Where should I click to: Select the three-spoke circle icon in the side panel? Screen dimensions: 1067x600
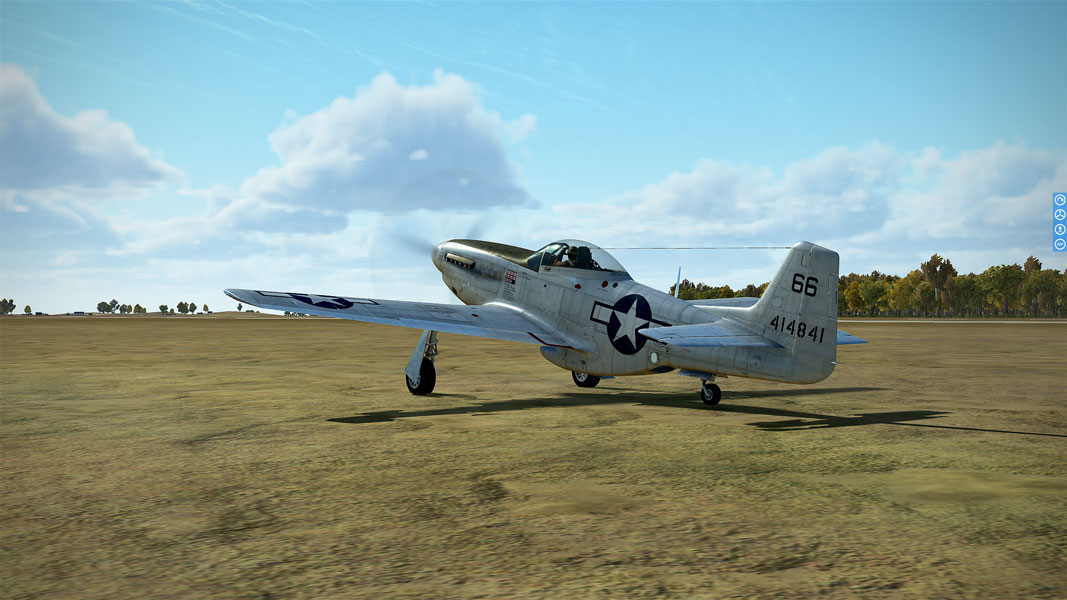click(1059, 214)
